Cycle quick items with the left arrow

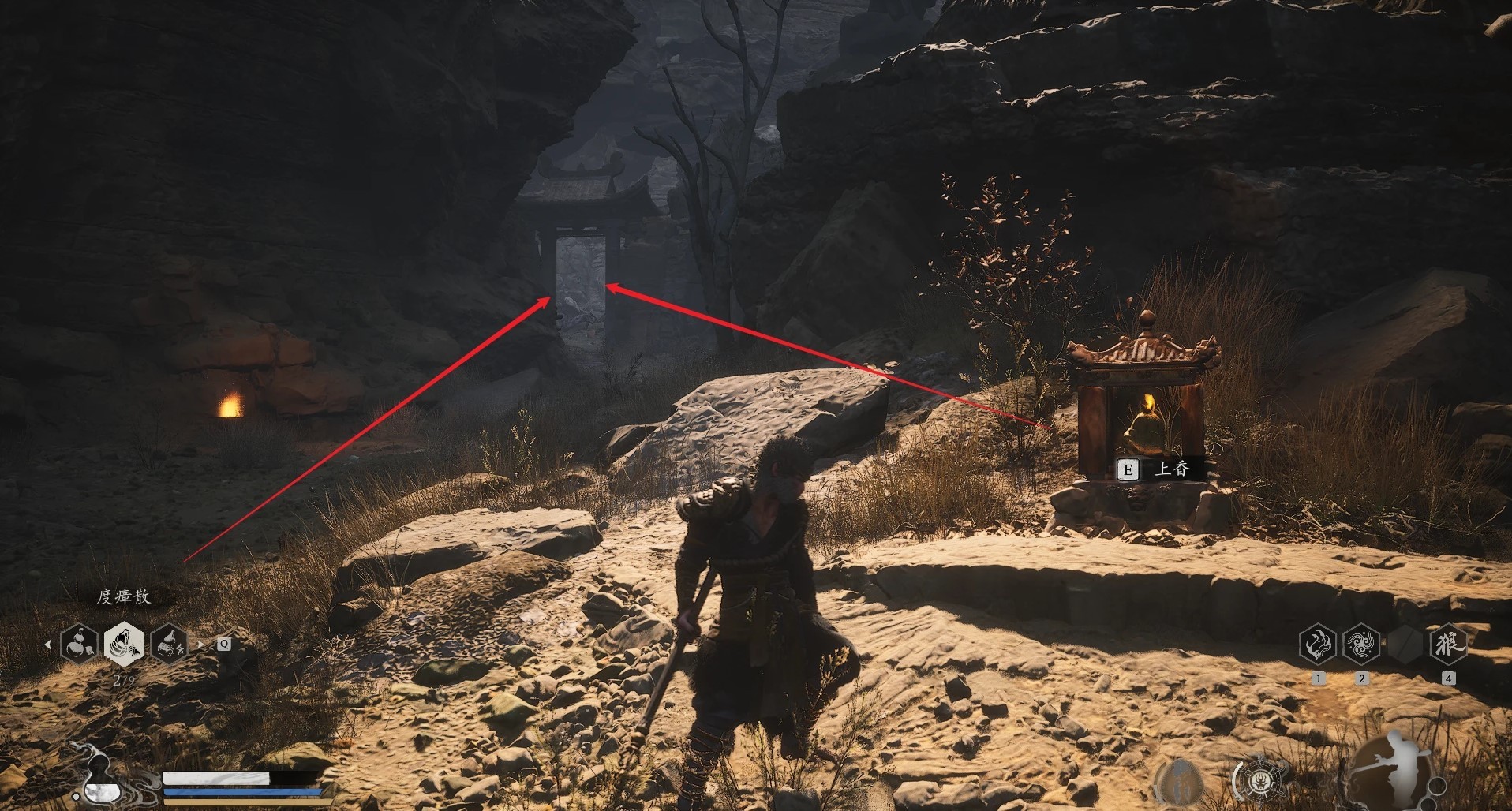coord(48,645)
